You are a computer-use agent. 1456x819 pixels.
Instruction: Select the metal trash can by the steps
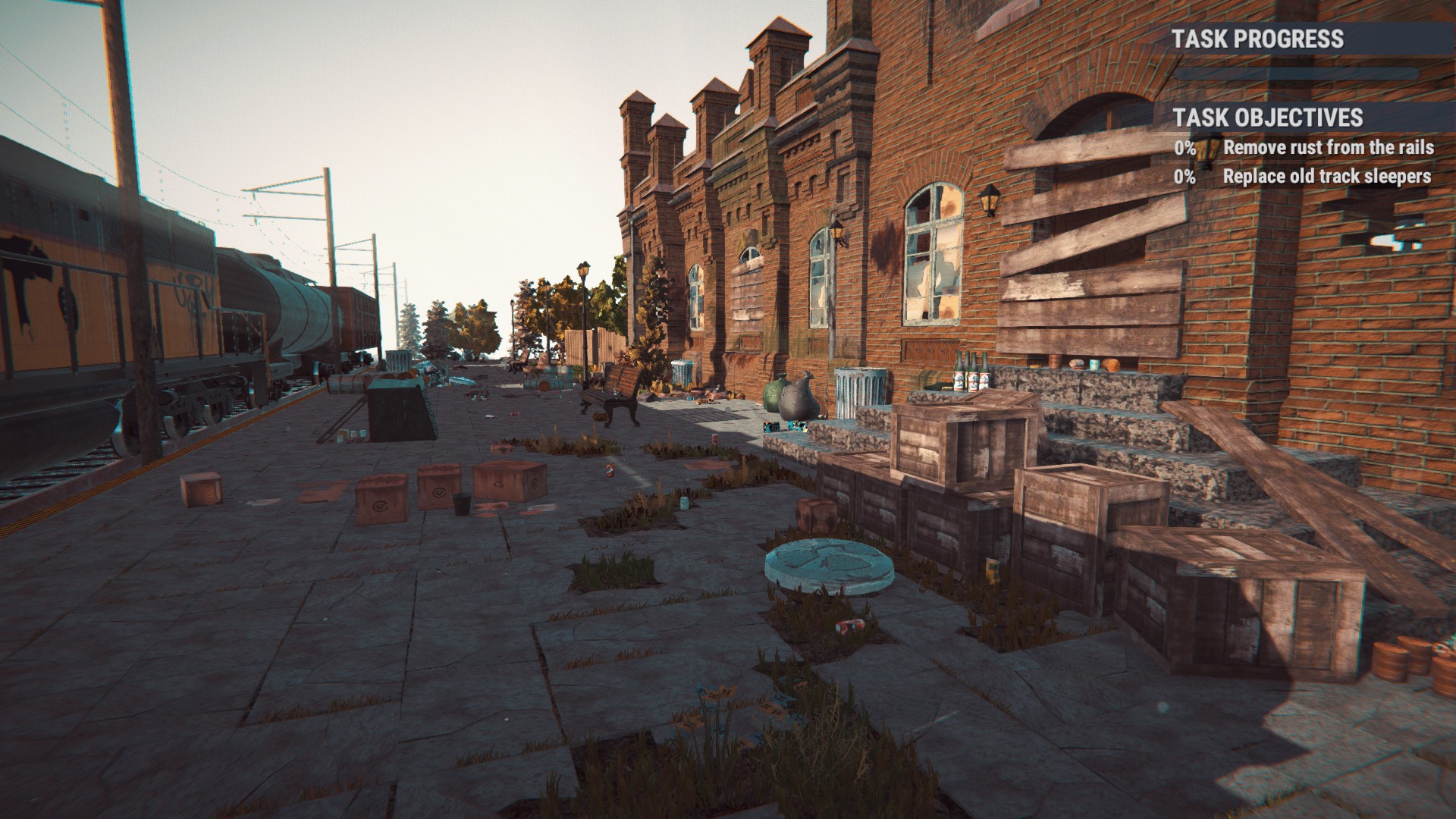click(x=861, y=388)
